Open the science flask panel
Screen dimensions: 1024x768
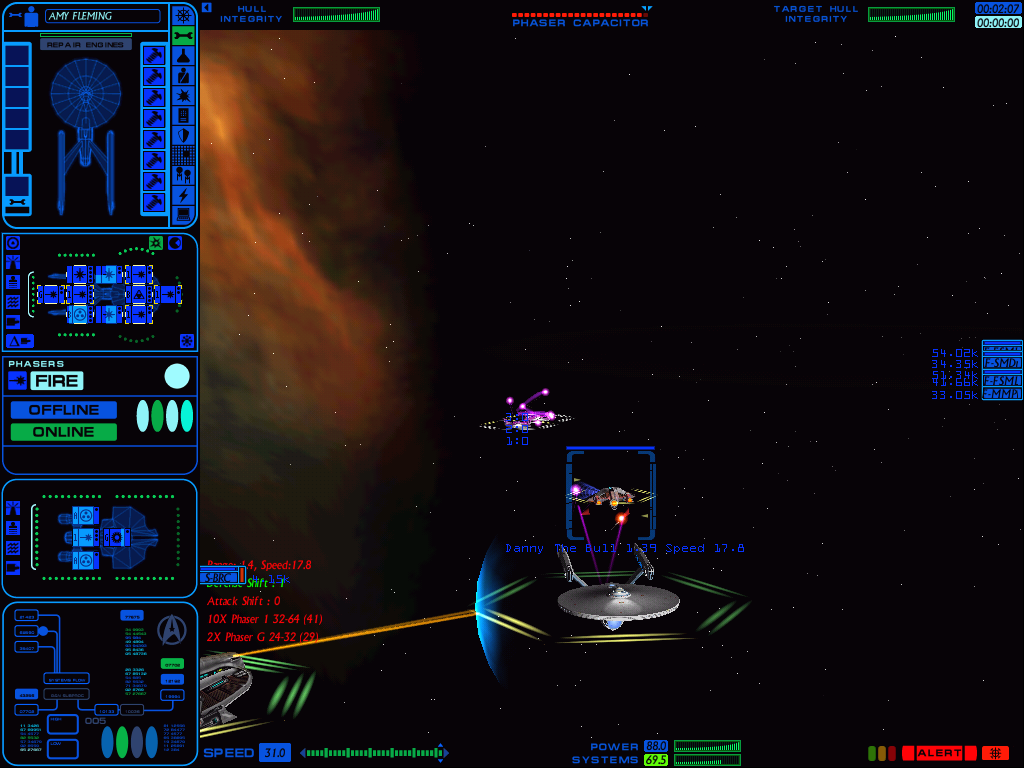[183, 56]
